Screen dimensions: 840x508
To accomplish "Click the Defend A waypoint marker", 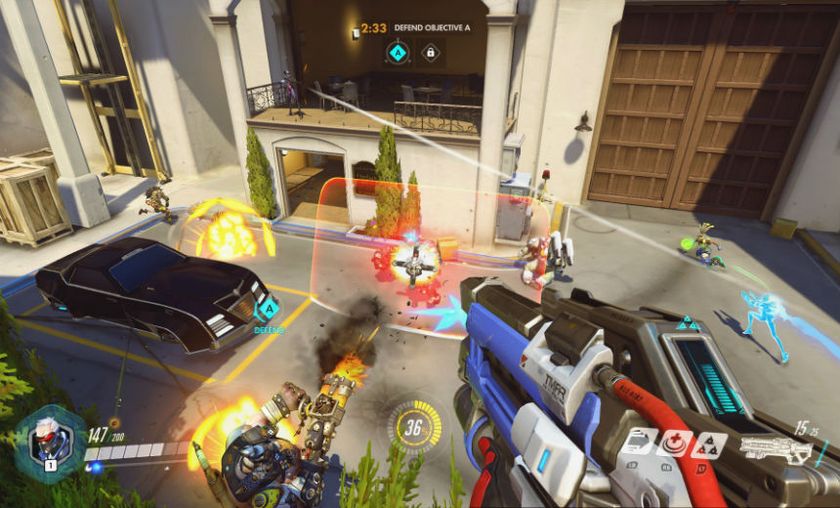I will point(267,308).
